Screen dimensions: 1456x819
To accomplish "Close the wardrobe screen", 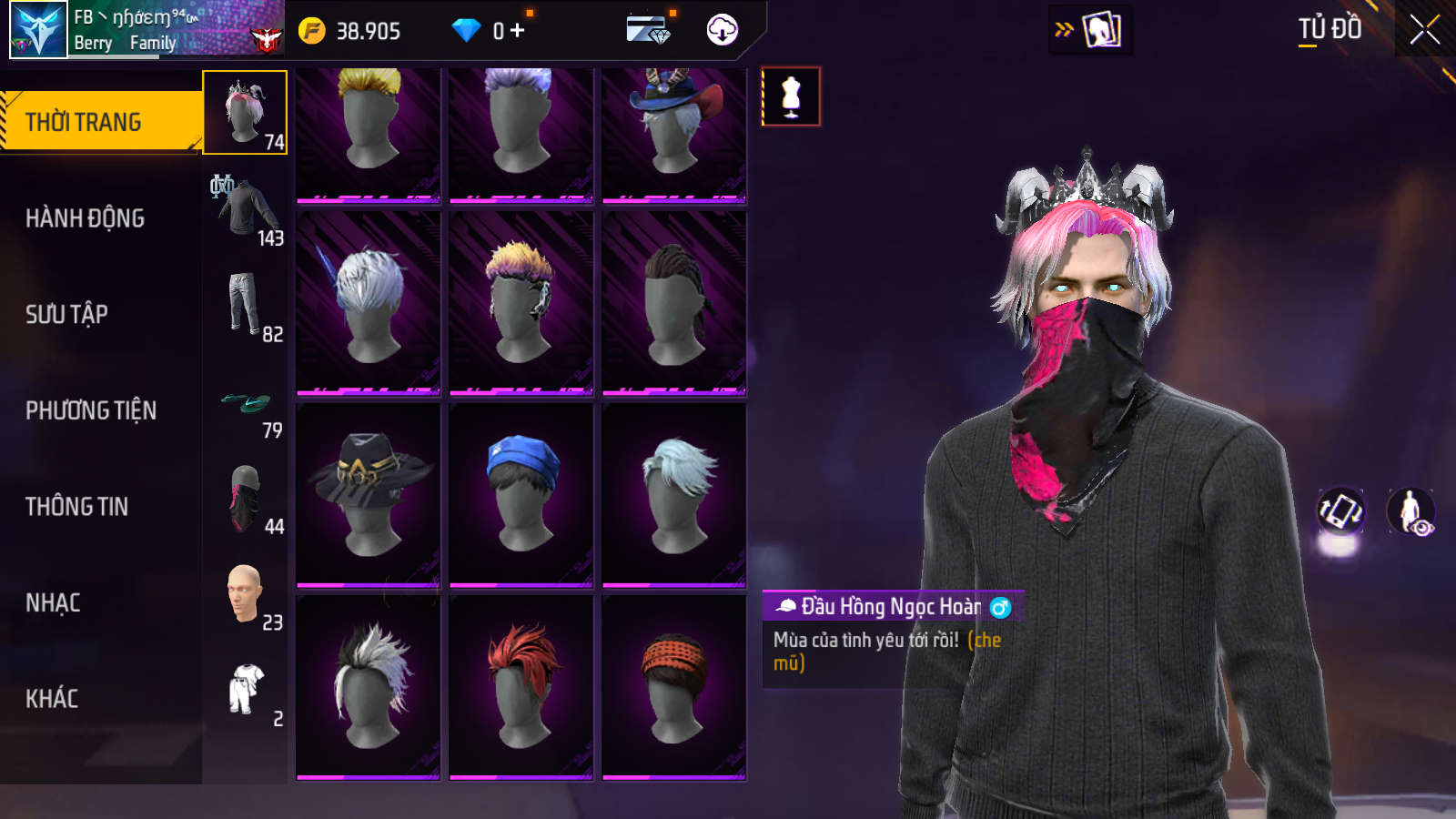I will (1424, 30).
